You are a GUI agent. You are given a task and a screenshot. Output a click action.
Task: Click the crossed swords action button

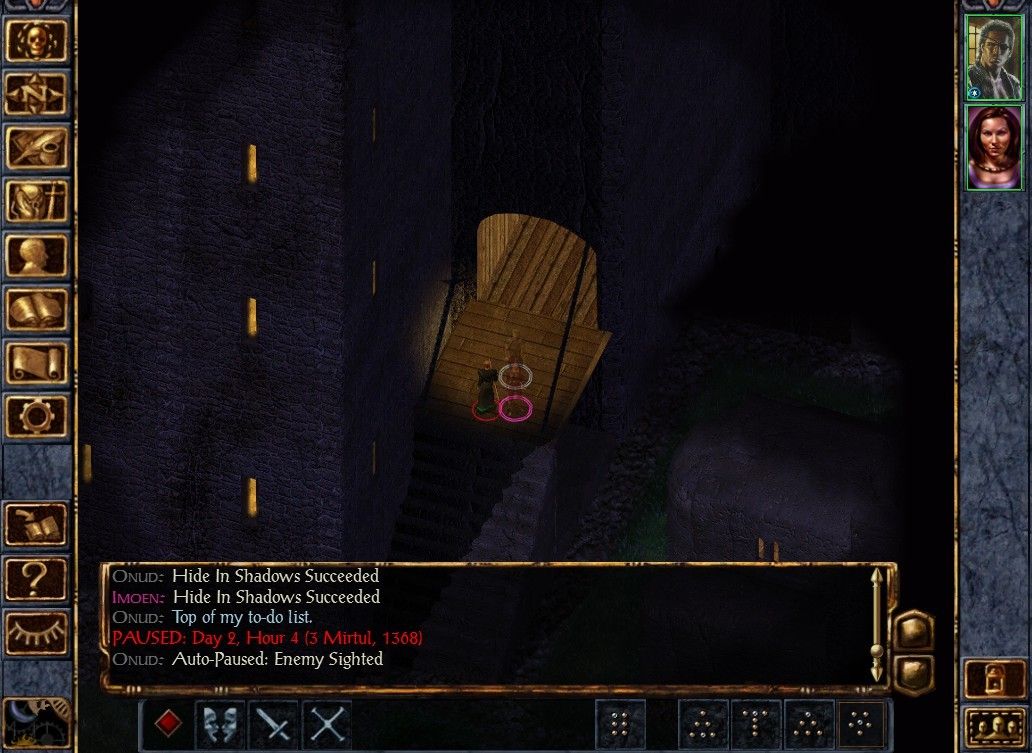click(326, 723)
